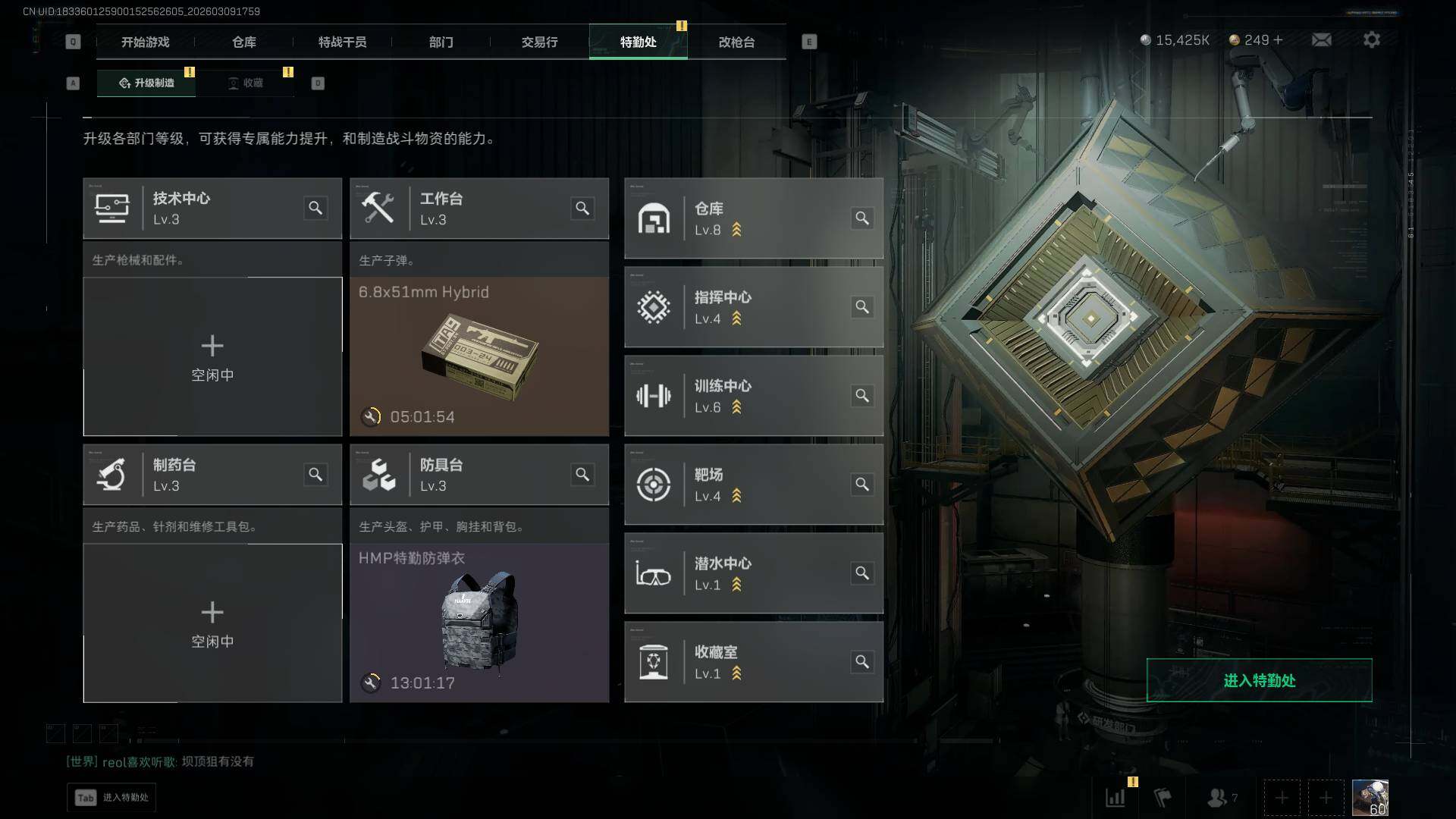Open the 仓库 top navigation tab
Image resolution: width=1456 pixels, height=819 pixels.
pyautogui.click(x=243, y=42)
